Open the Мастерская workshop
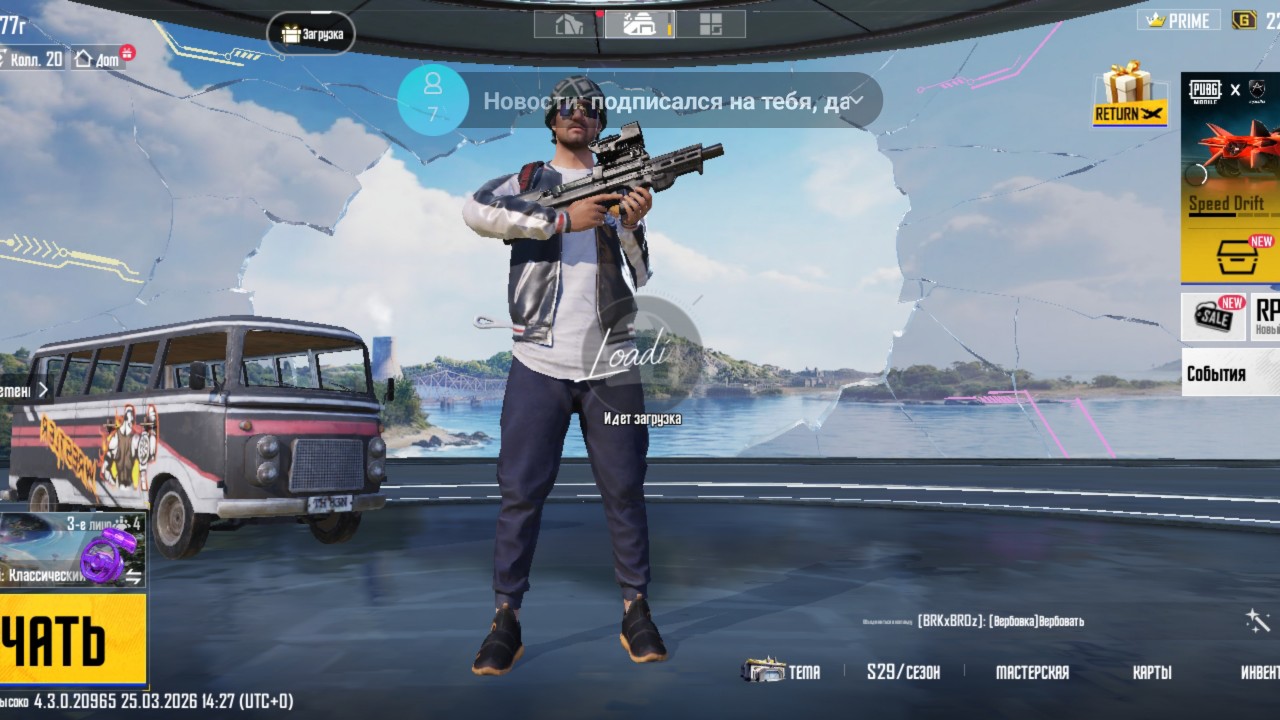The width and height of the screenshot is (1280, 720). tap(1032, 672)
